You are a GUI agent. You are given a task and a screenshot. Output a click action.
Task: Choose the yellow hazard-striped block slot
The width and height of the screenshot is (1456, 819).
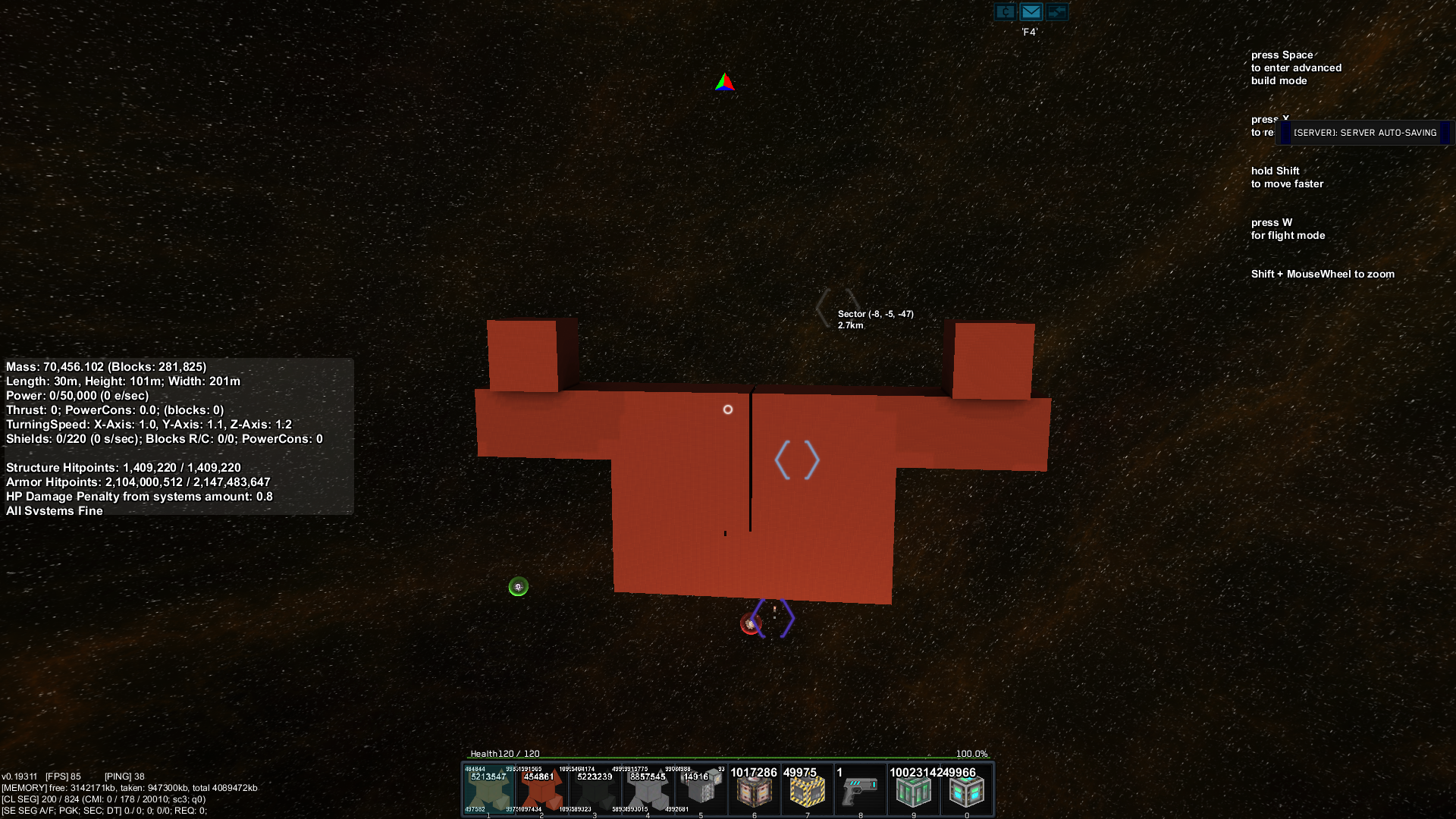(807, 790)
